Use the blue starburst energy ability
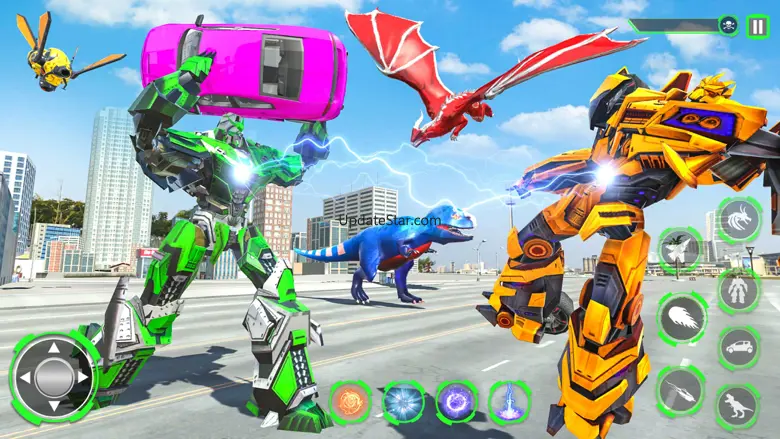Screen dimensions: 780x439 (403, 402)
